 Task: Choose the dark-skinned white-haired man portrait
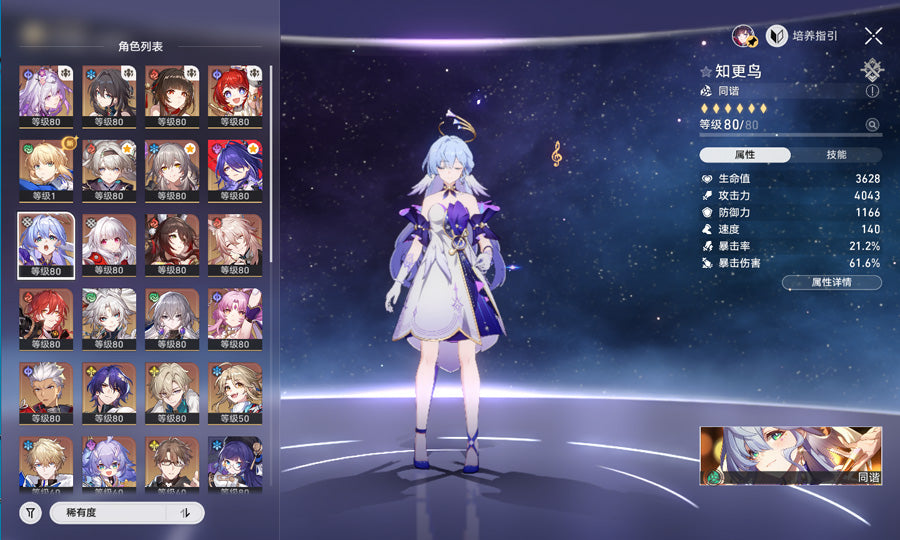[x=45, y=391]
